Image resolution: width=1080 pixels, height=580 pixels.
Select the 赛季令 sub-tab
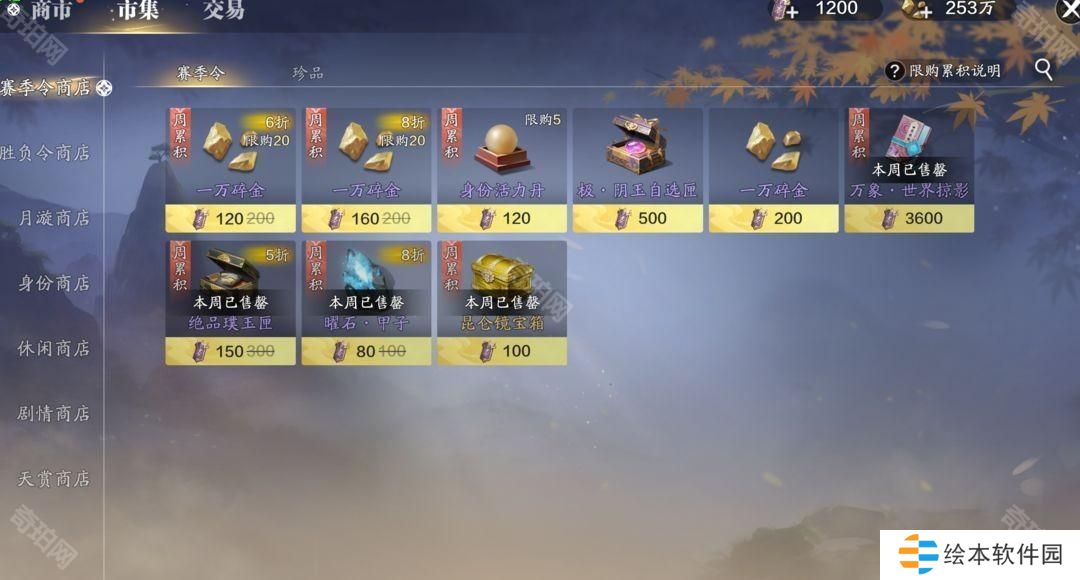point(201,73)
